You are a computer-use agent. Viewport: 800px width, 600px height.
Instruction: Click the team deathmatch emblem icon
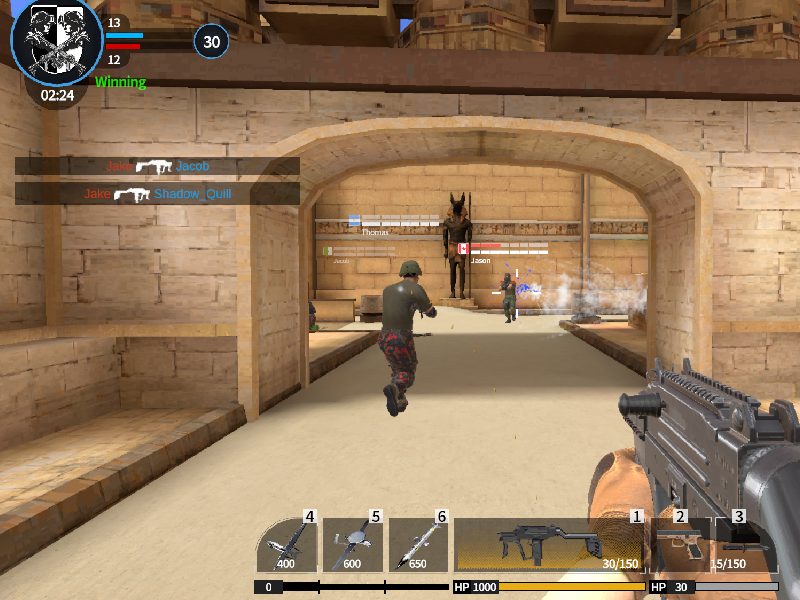coord(56,43)
